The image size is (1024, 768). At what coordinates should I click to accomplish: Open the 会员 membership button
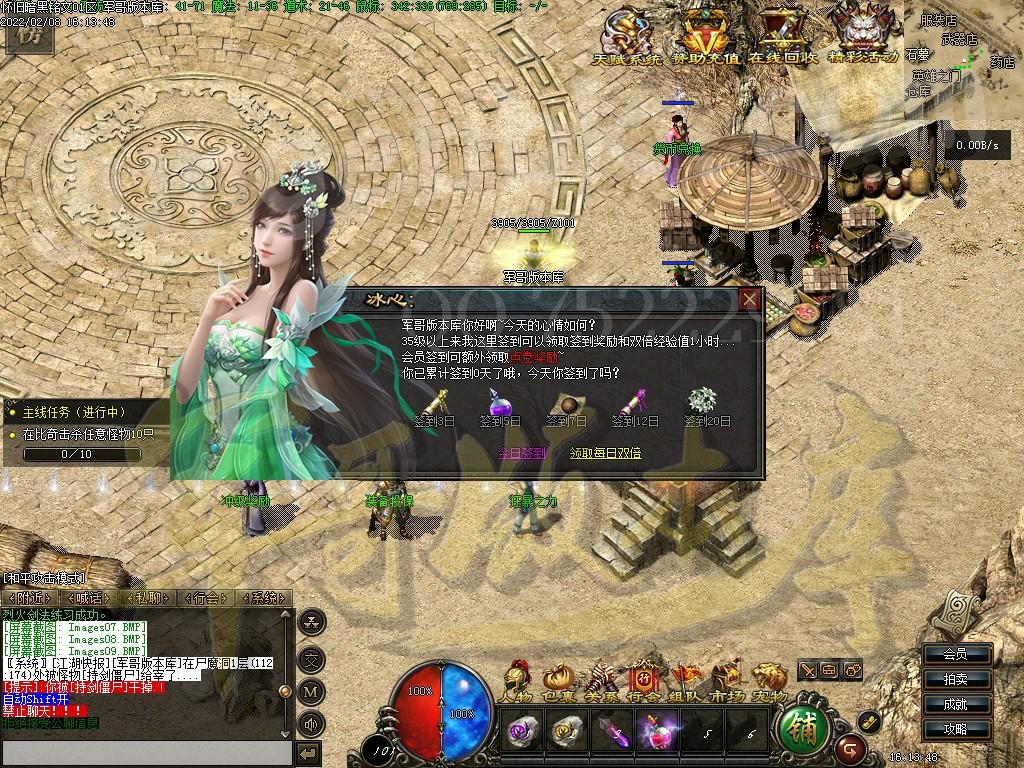(955, 654)
